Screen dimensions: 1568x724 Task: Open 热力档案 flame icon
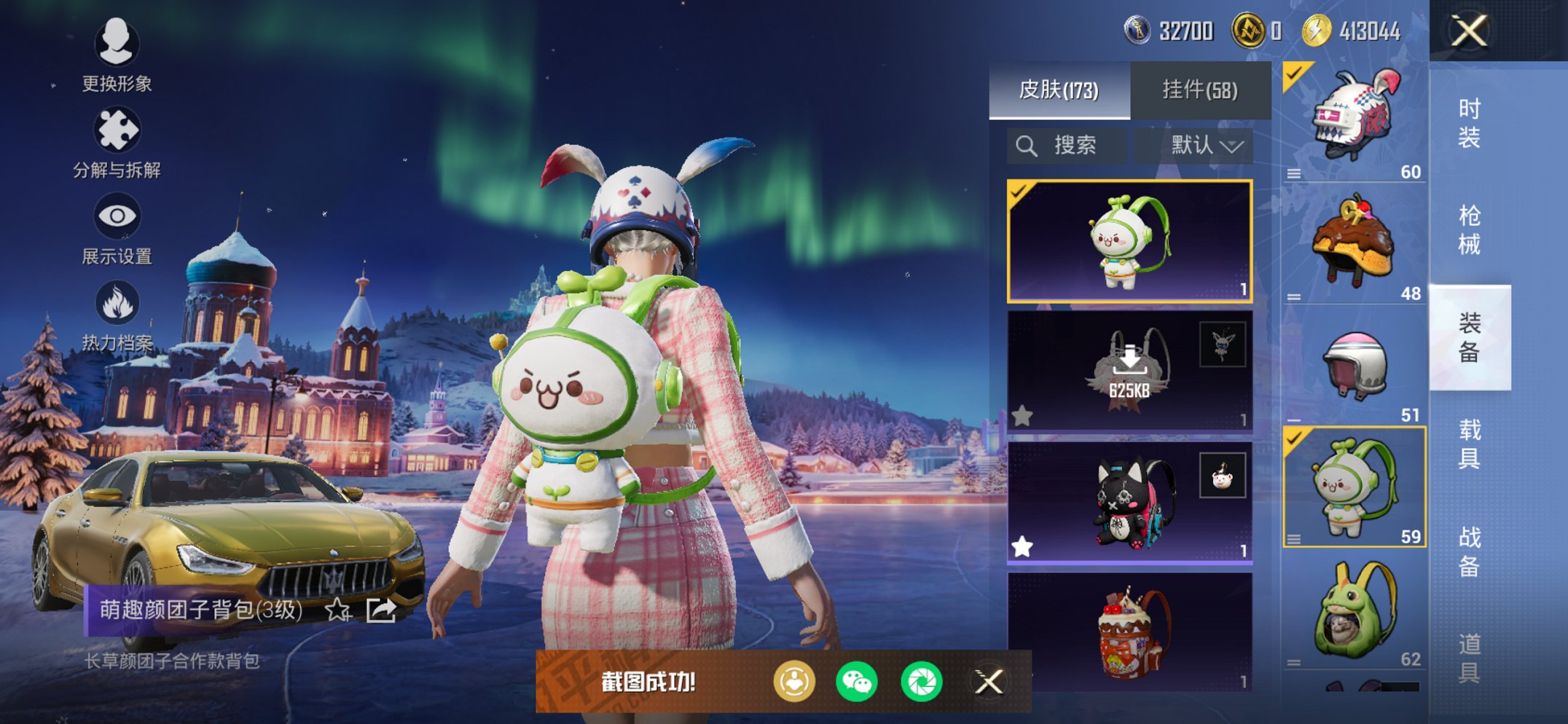click(117, 315)
